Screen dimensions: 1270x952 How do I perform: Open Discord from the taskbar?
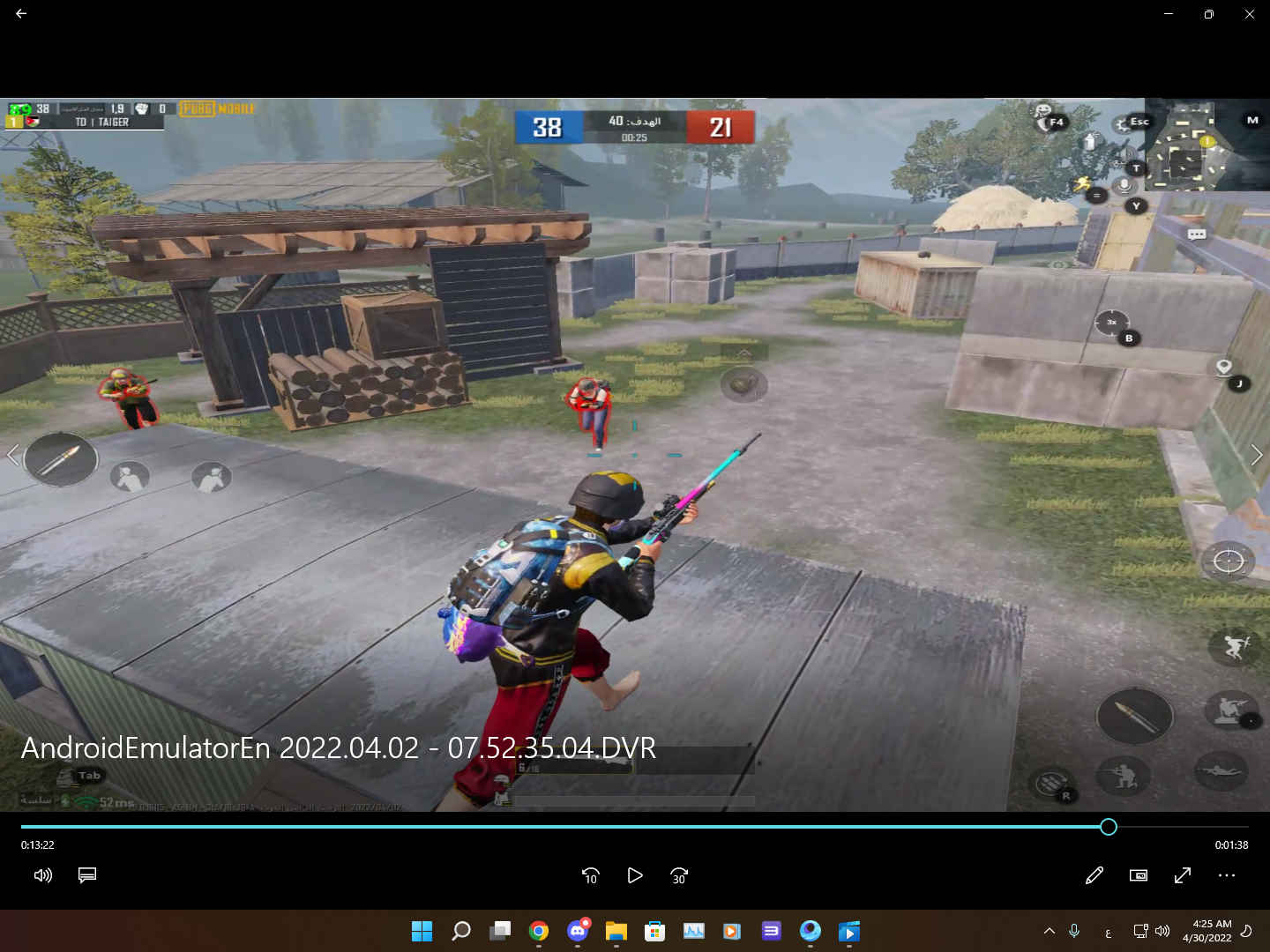click(x=578, y=931)
